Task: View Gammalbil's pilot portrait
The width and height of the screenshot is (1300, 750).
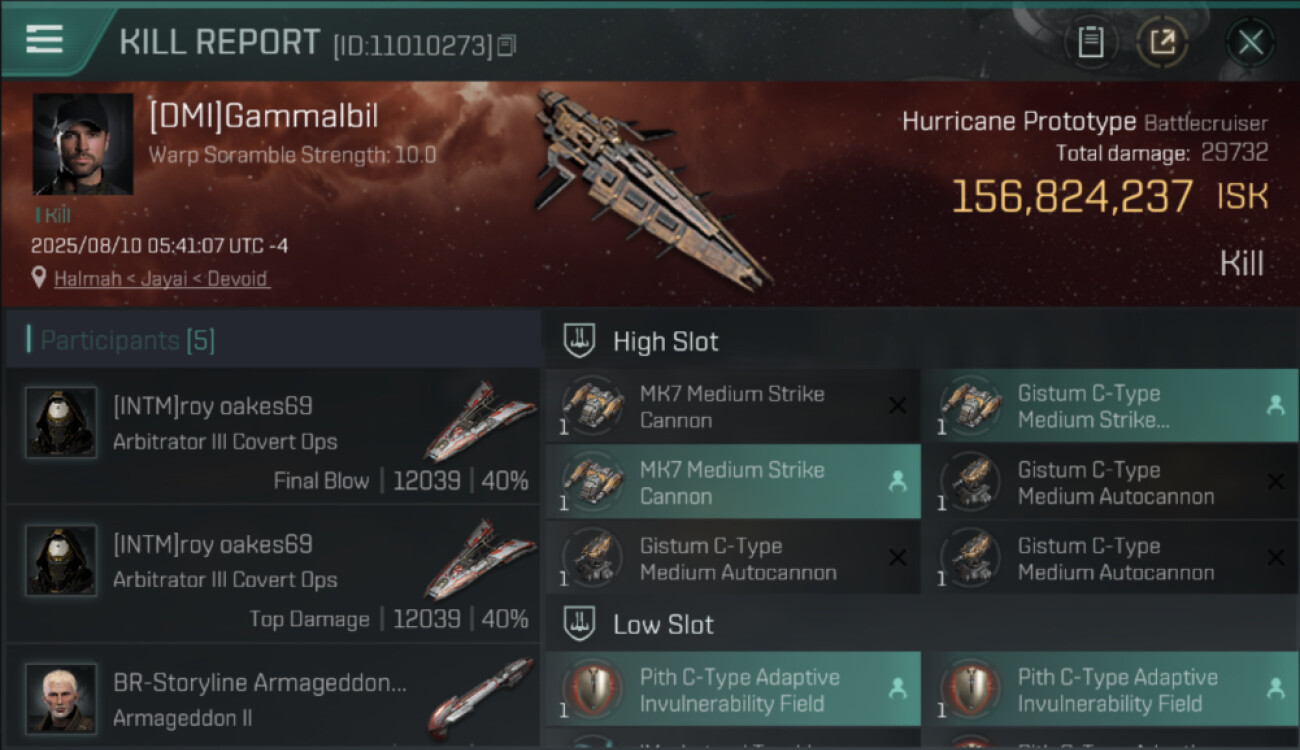Action: (x=82, y=144)
